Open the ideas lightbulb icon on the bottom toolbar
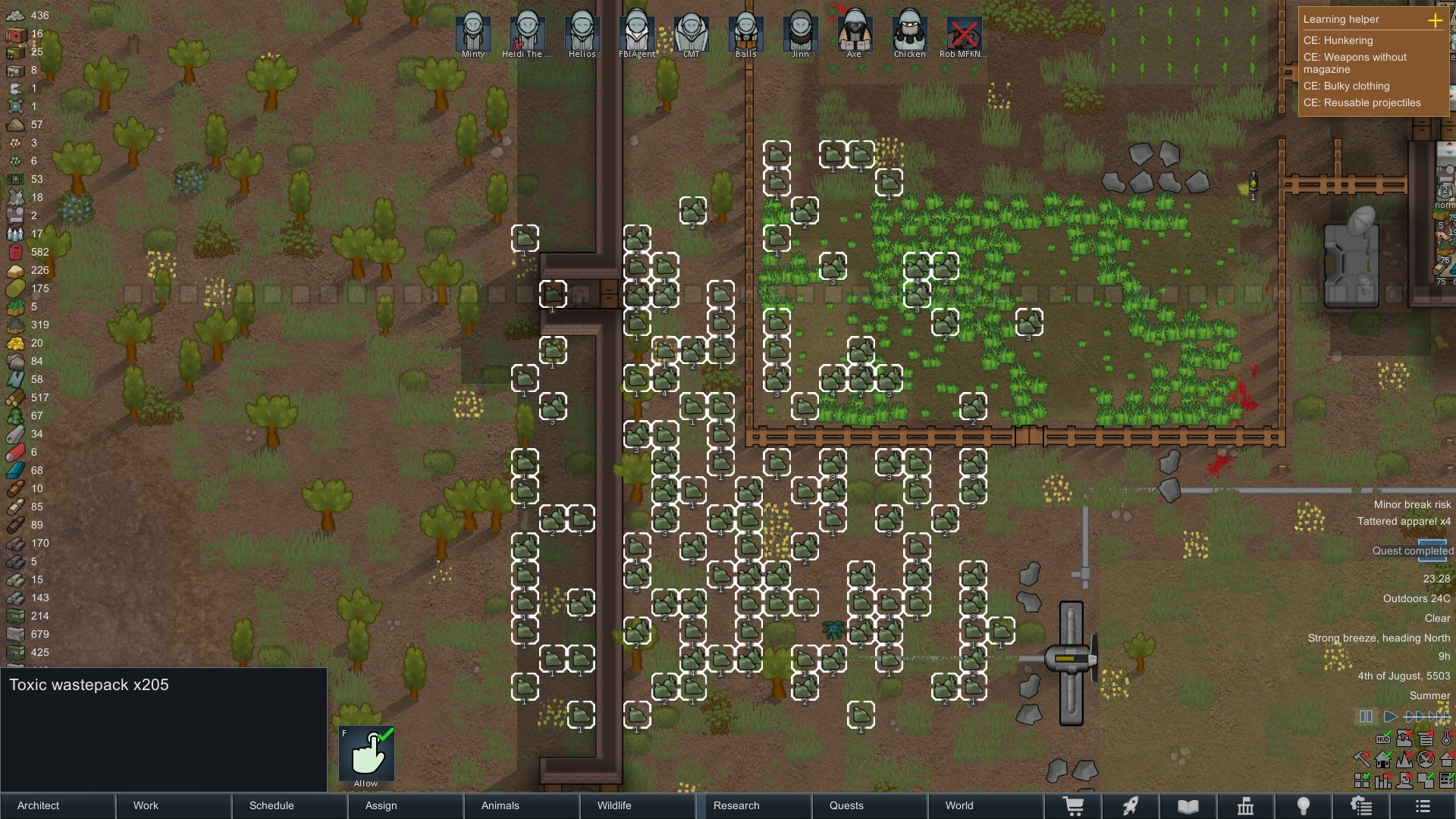The height and width of the screenshot is (819, 1456). point(1302,806)
